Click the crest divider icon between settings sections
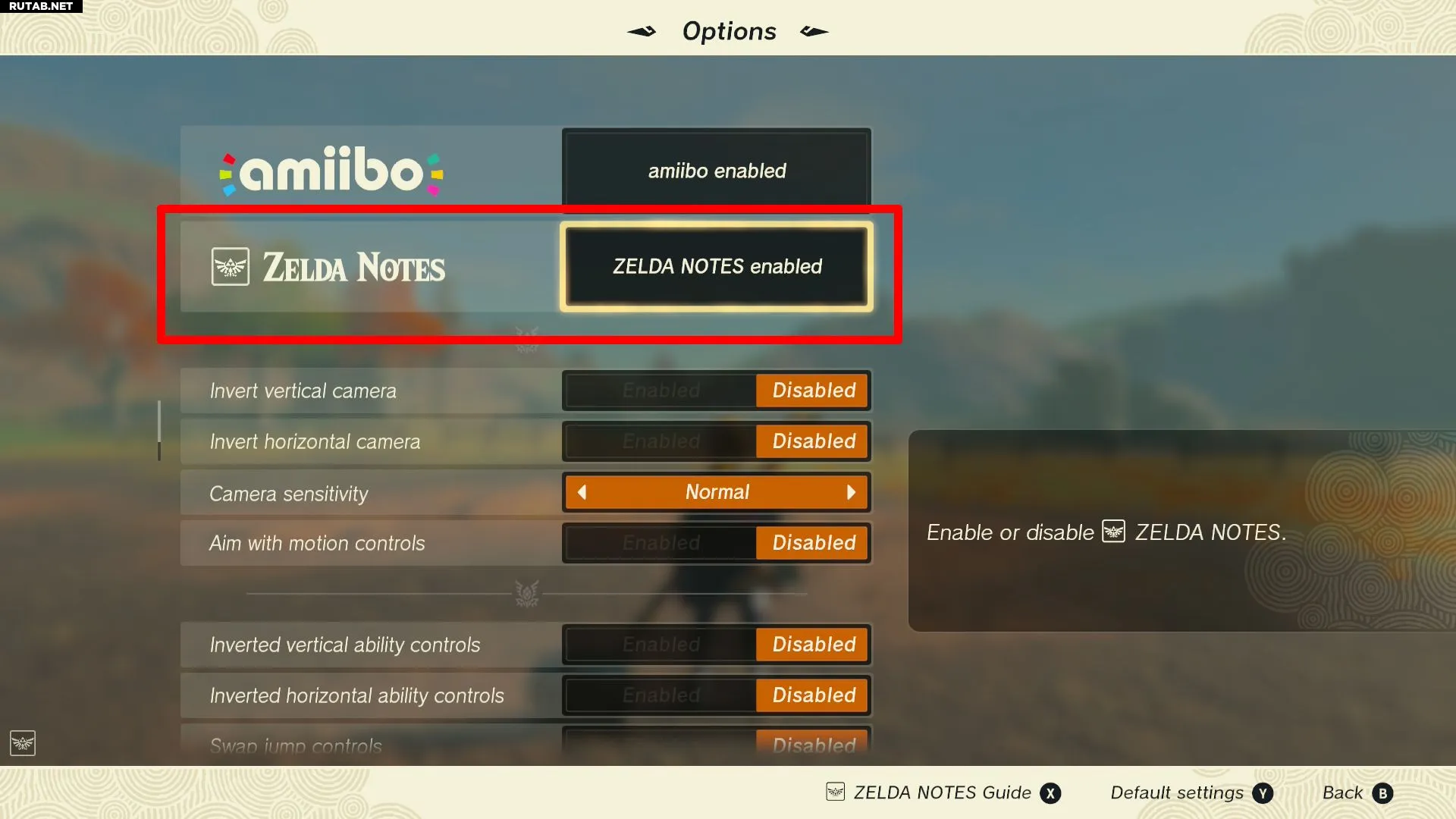This screenshot has height=819, width=1456. pyautogui.click(x=526, y=594)
